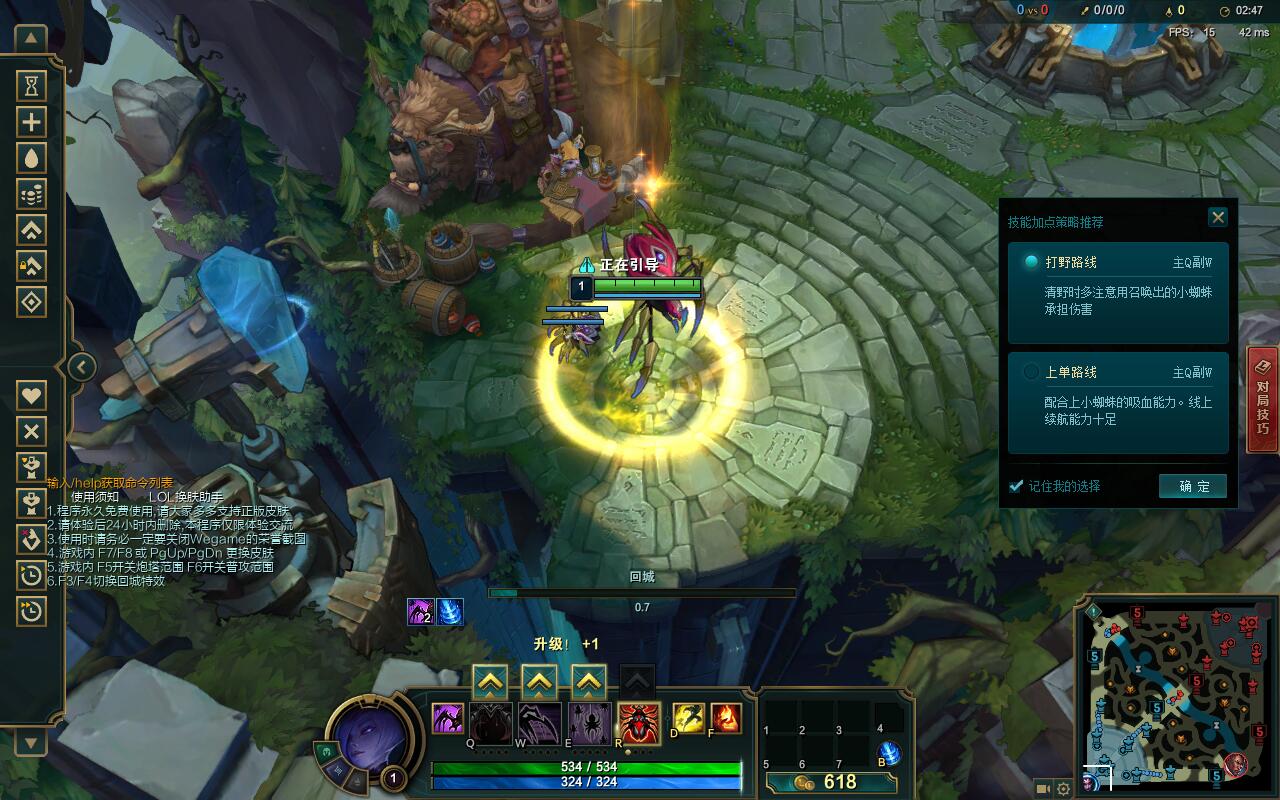Level up the E ability
This screenshot has width=1280, height=800.
[589, 683]
